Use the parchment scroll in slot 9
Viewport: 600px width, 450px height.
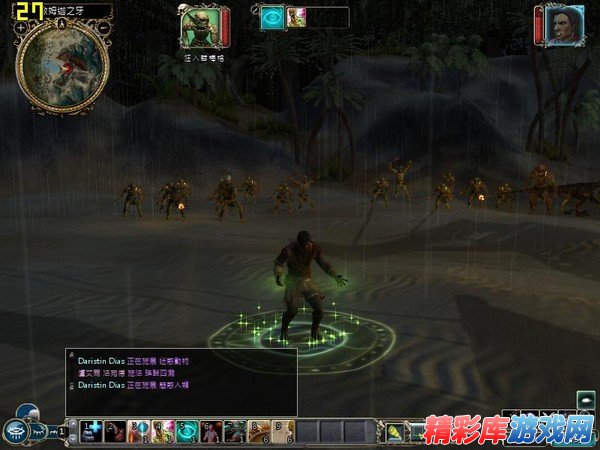284,431
